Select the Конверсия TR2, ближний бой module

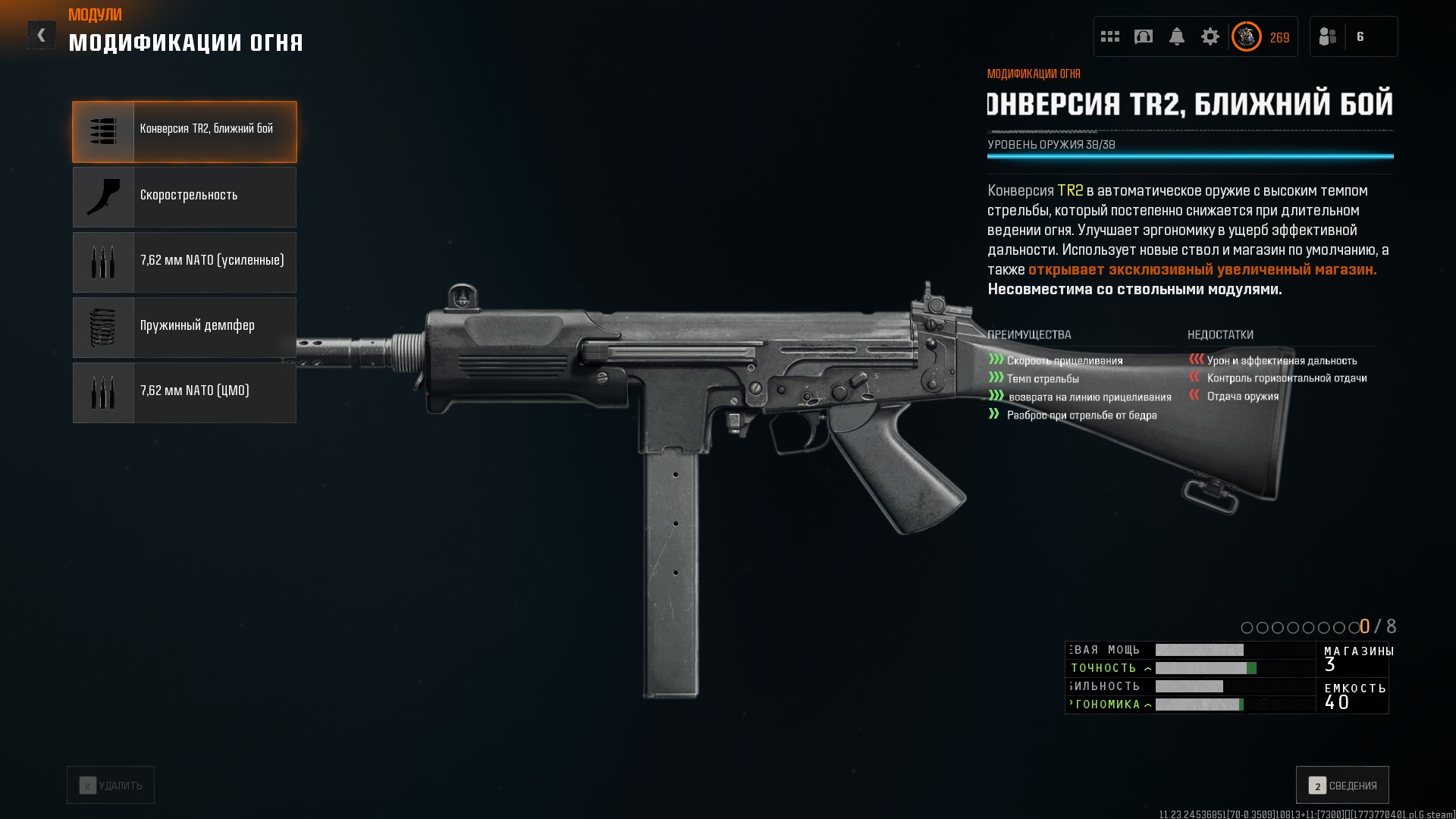[x=184, y=132]
